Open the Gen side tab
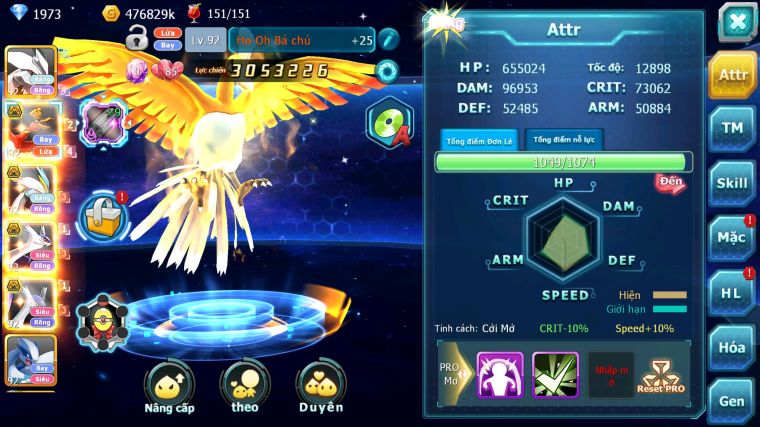This screenshot has height=427, width=760. click(732, 399)
